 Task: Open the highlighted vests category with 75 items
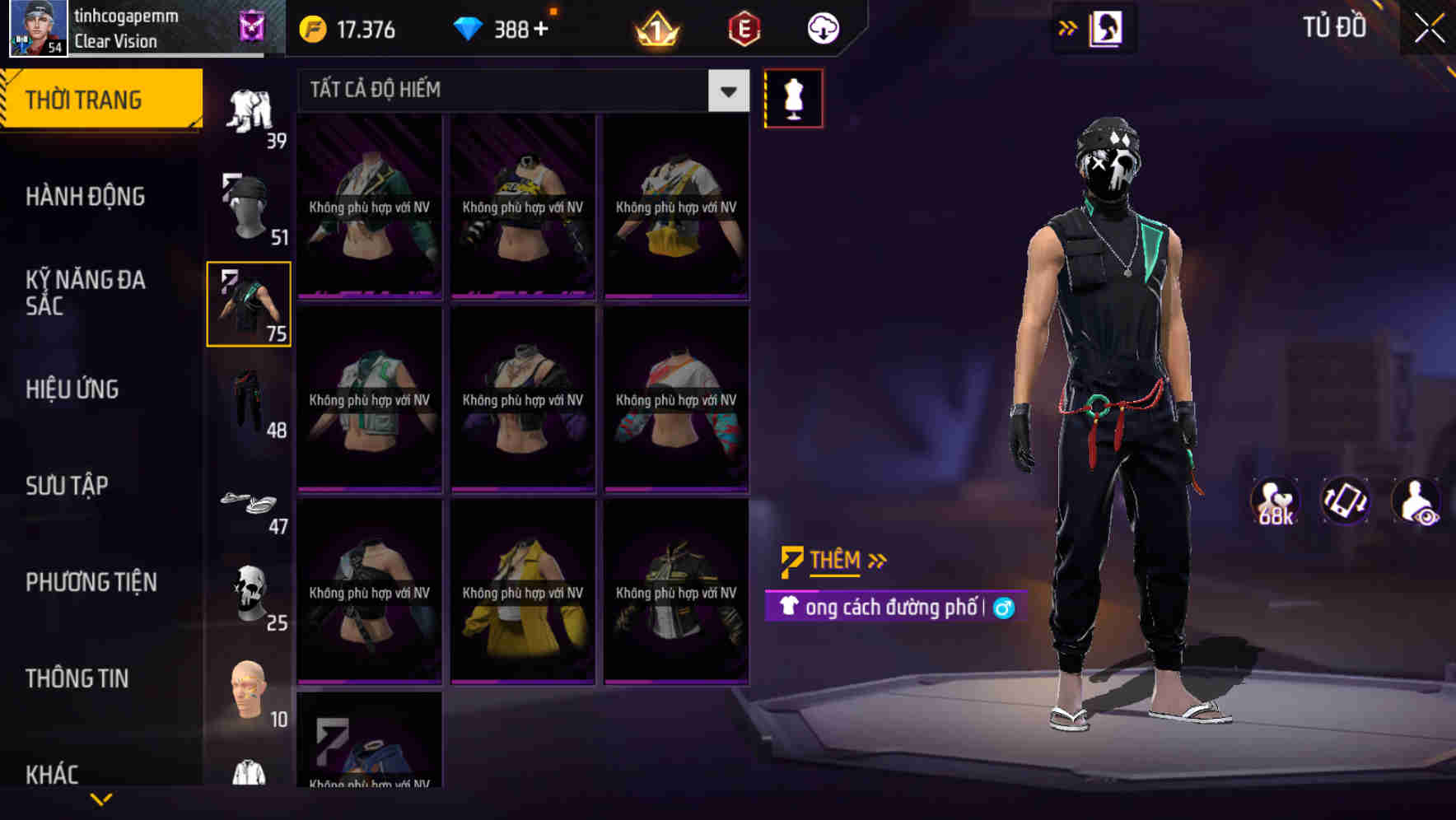(x=250, y=305)
